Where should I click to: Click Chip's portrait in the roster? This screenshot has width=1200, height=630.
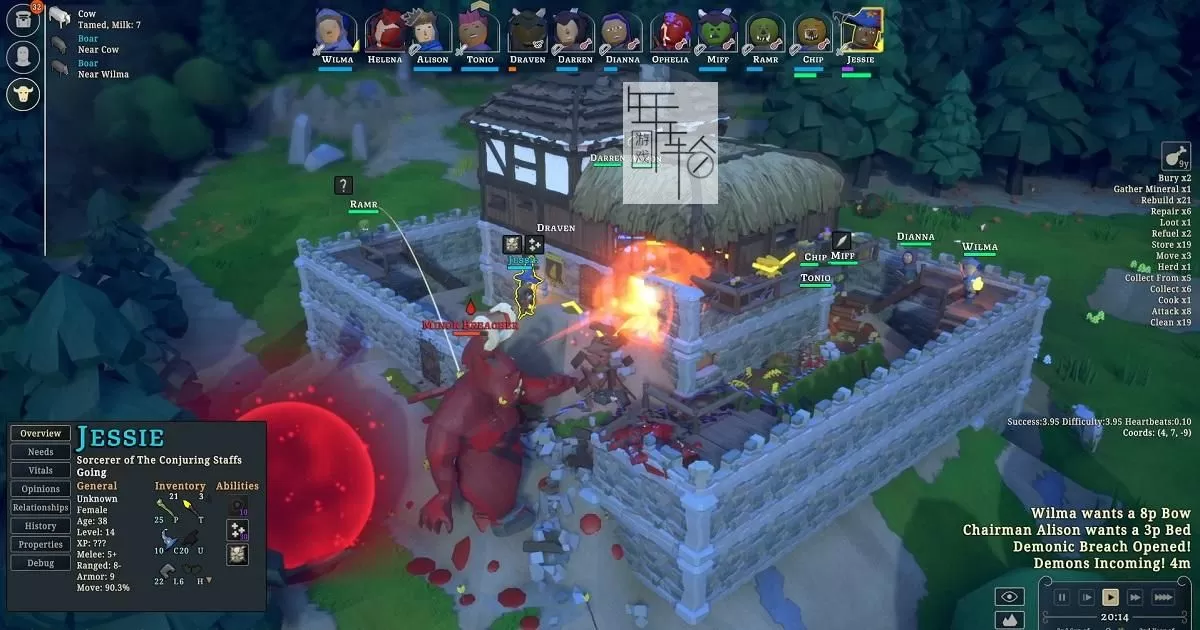[814, 33]
